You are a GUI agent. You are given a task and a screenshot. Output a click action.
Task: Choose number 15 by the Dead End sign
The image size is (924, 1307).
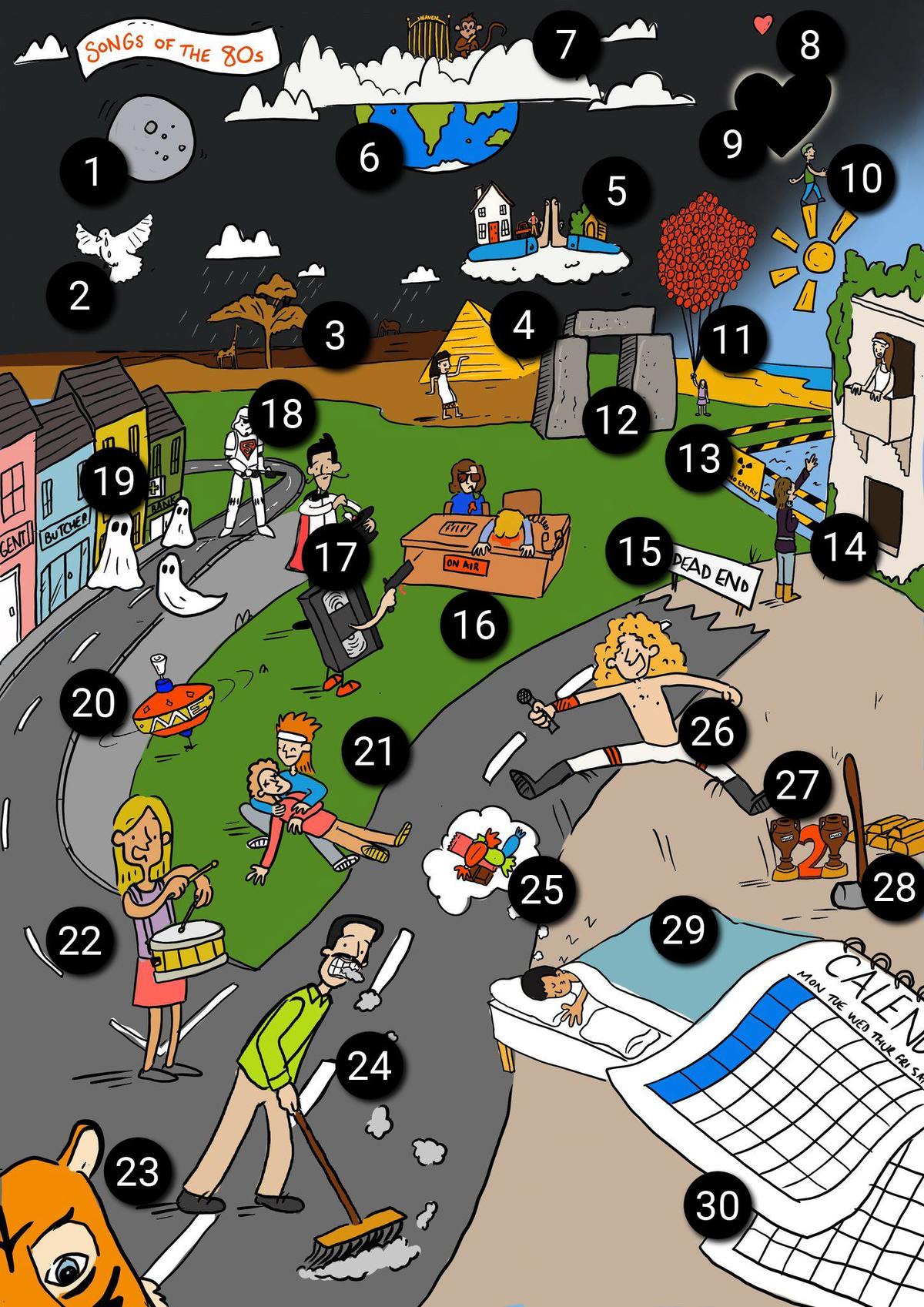point(639,551)
